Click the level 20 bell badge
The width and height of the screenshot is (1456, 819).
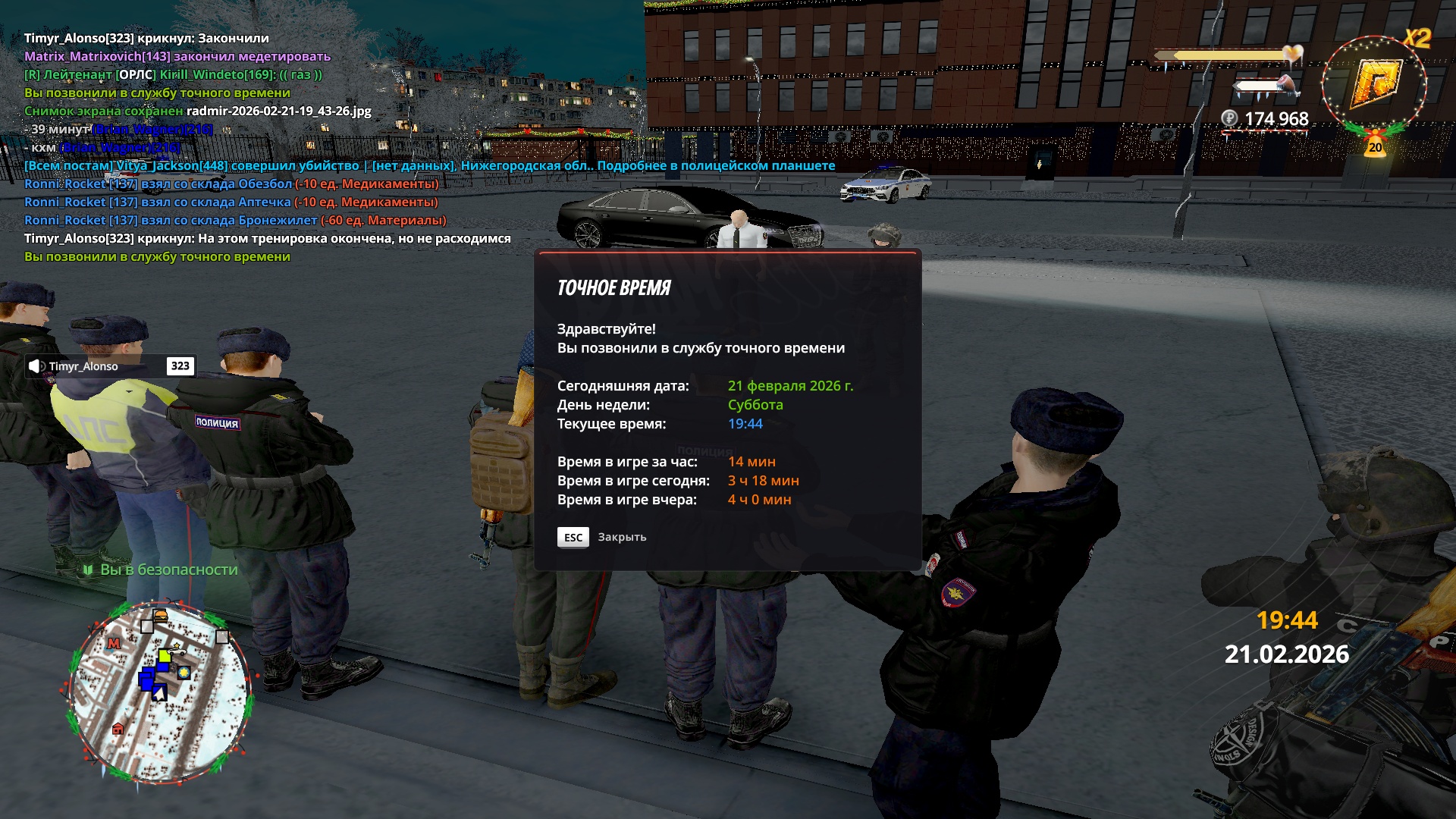click(x=1375, y=146)
